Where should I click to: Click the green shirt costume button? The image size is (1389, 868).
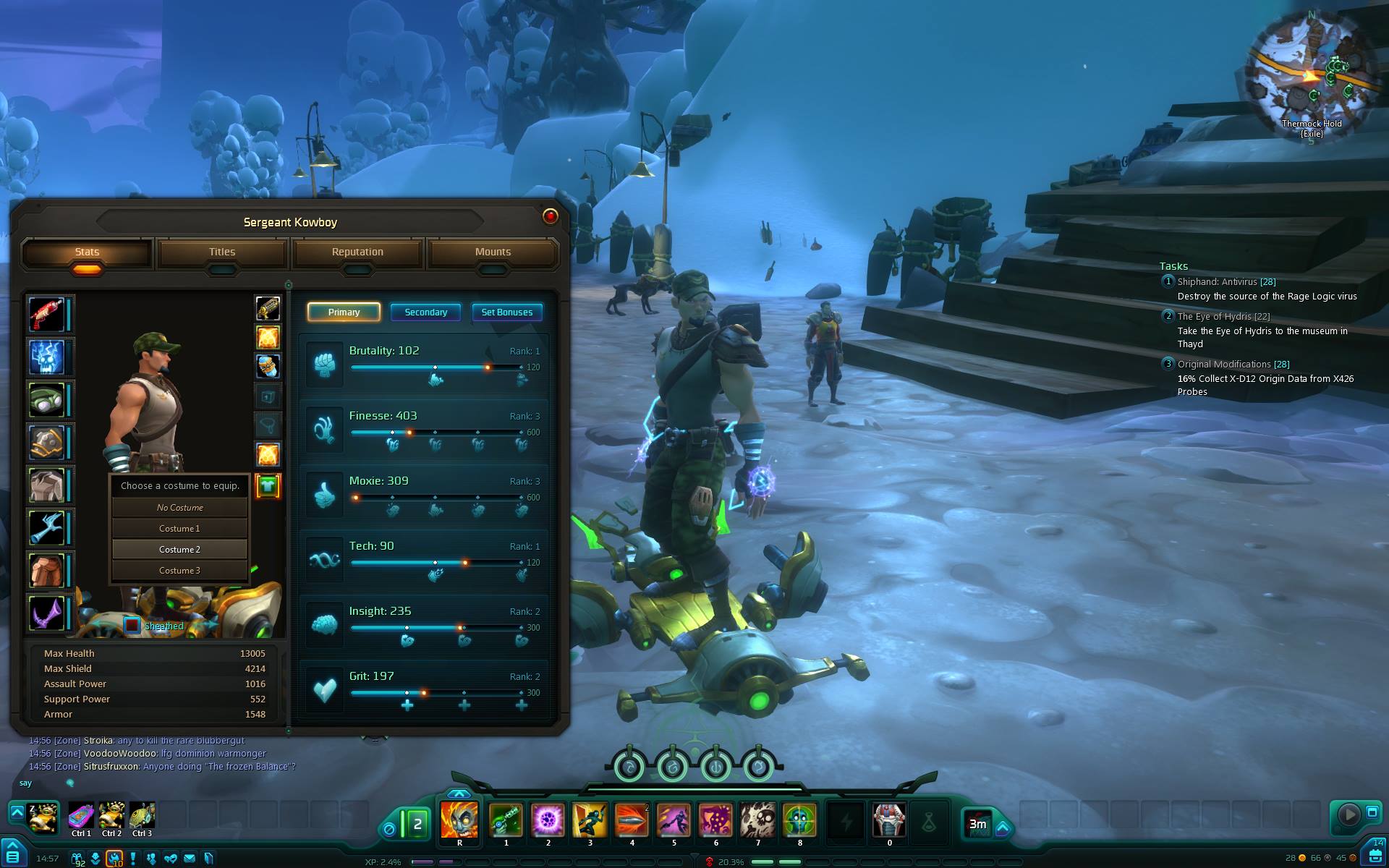tap(268, 486)
